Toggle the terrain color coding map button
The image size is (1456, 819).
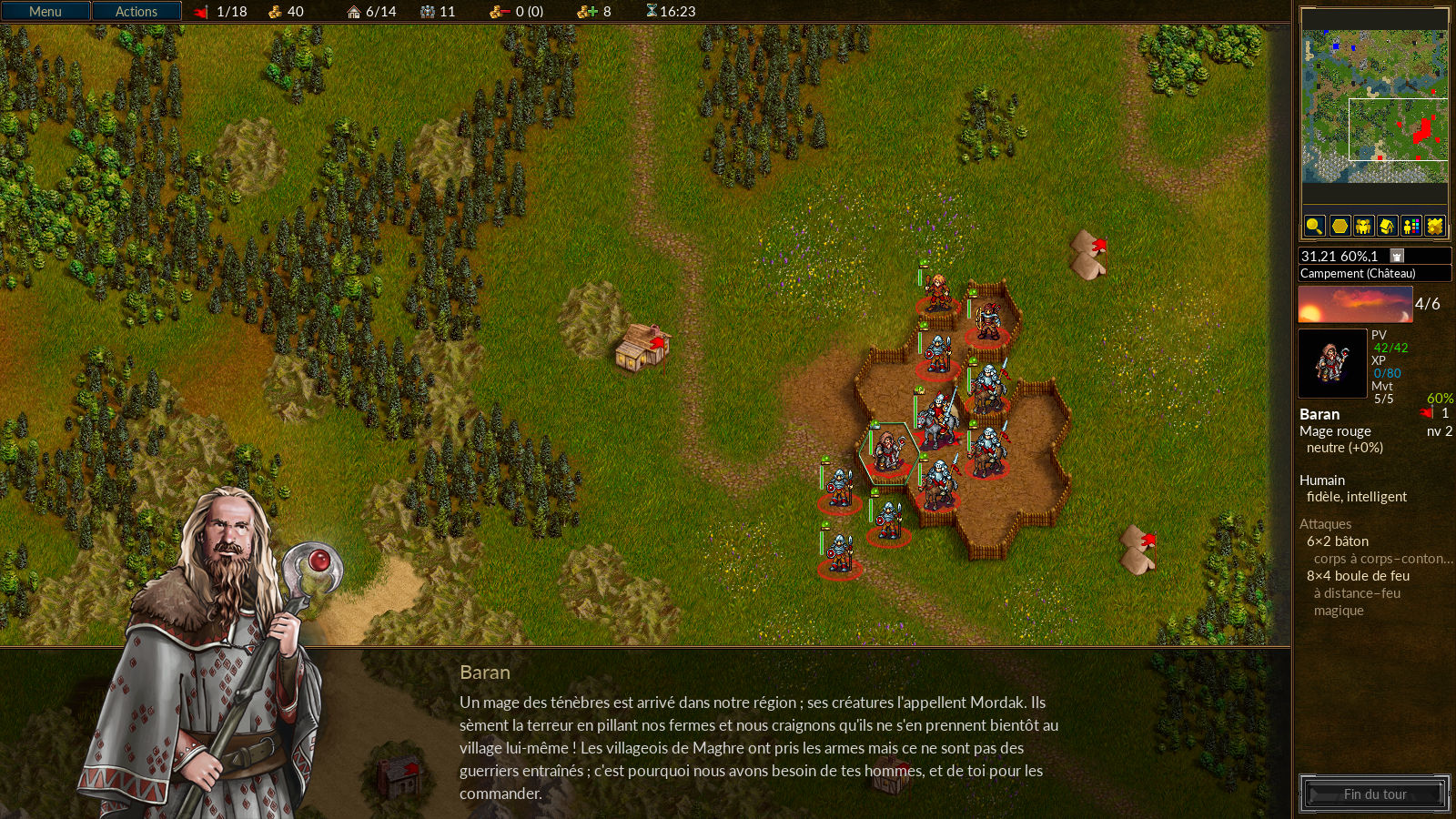[x=1435, y=226]
